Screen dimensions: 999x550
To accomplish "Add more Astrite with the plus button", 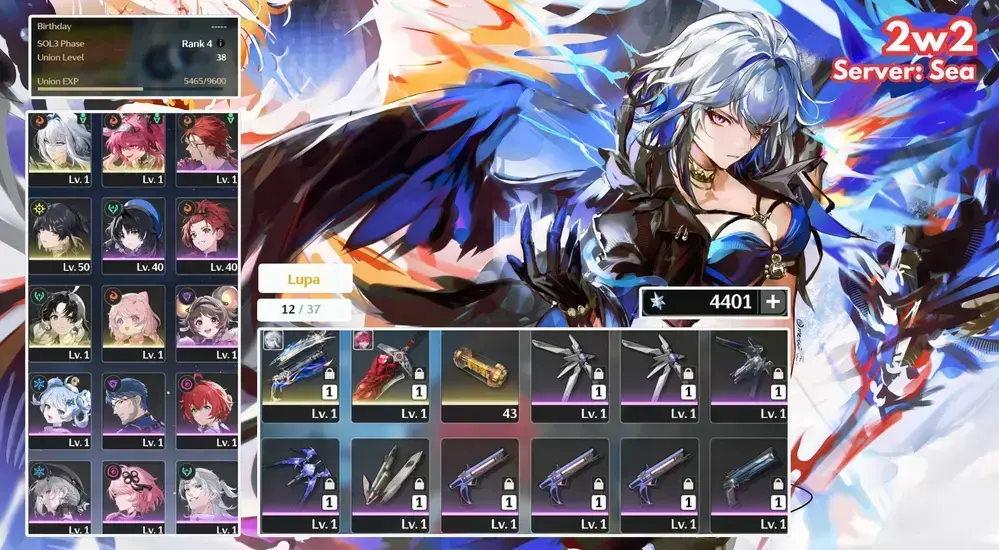I will (x=771, y=303).
